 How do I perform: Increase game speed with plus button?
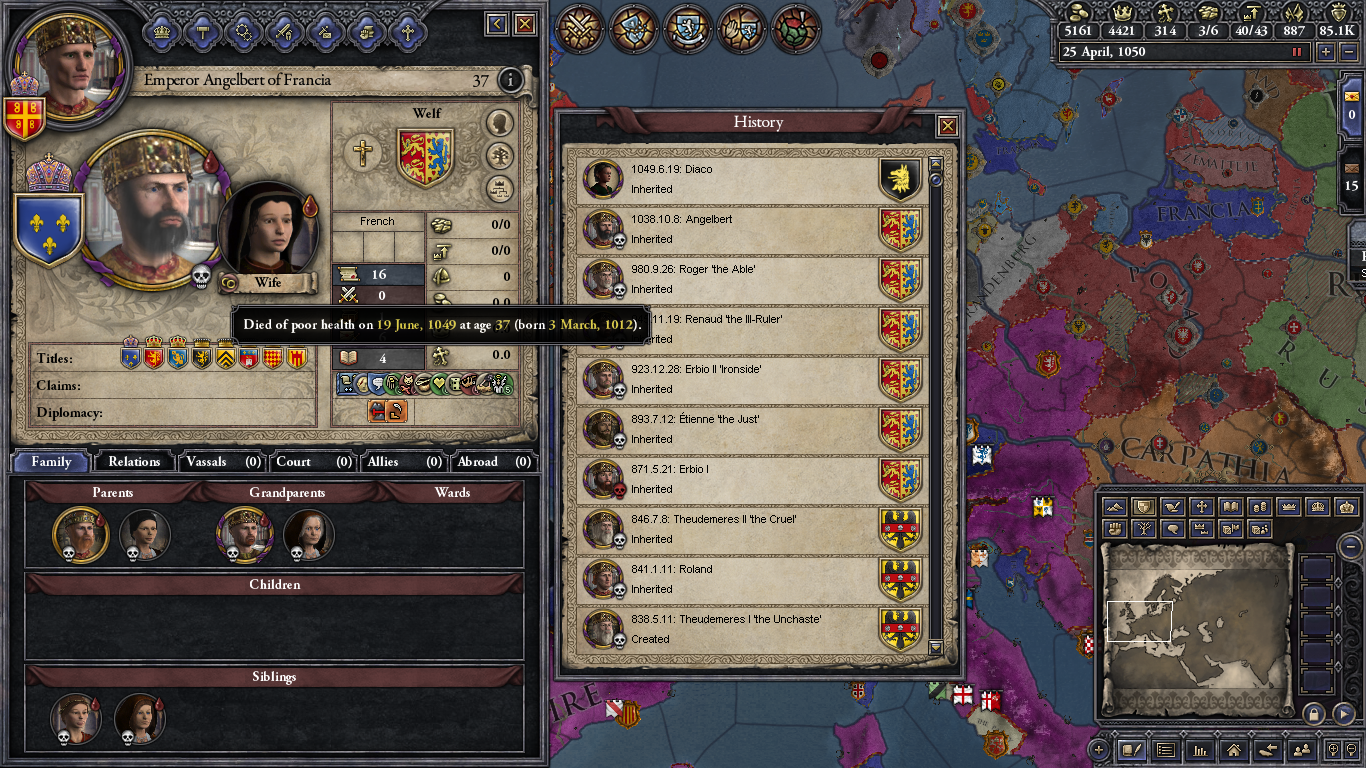pos(1326,52)
